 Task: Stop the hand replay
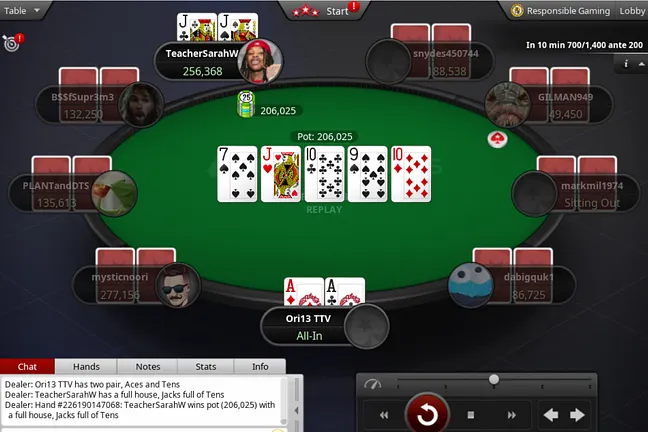pyautogui.click(x=471, y=414)
